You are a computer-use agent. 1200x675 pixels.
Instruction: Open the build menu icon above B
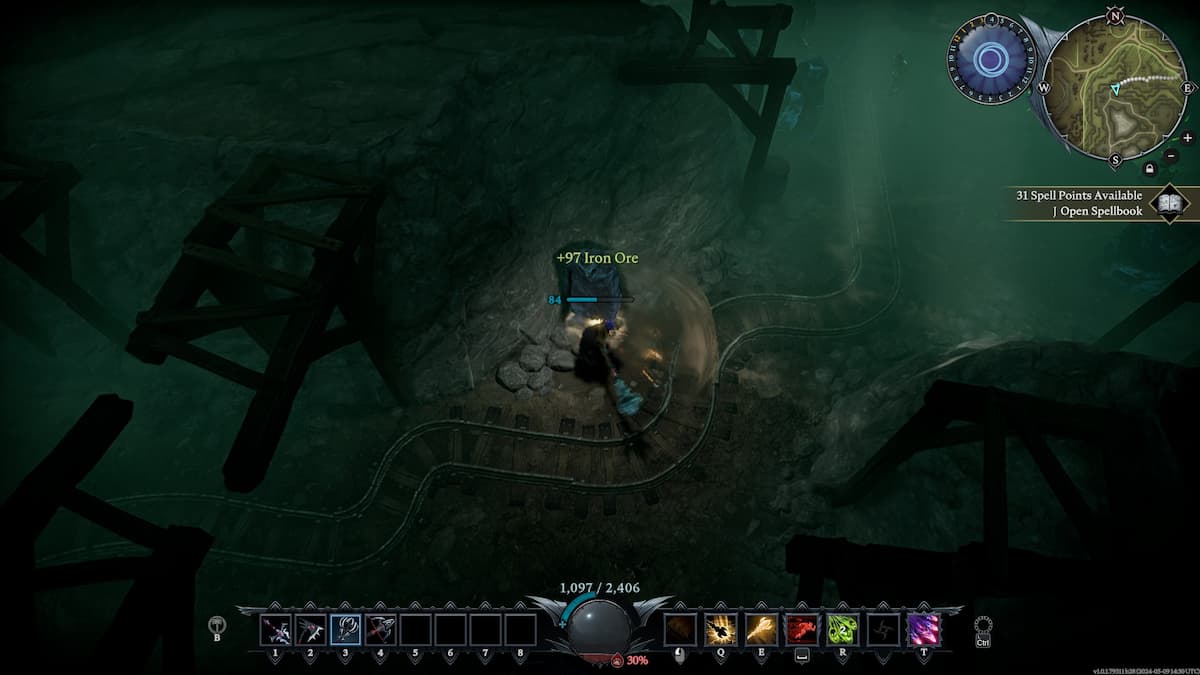[217, 624]
